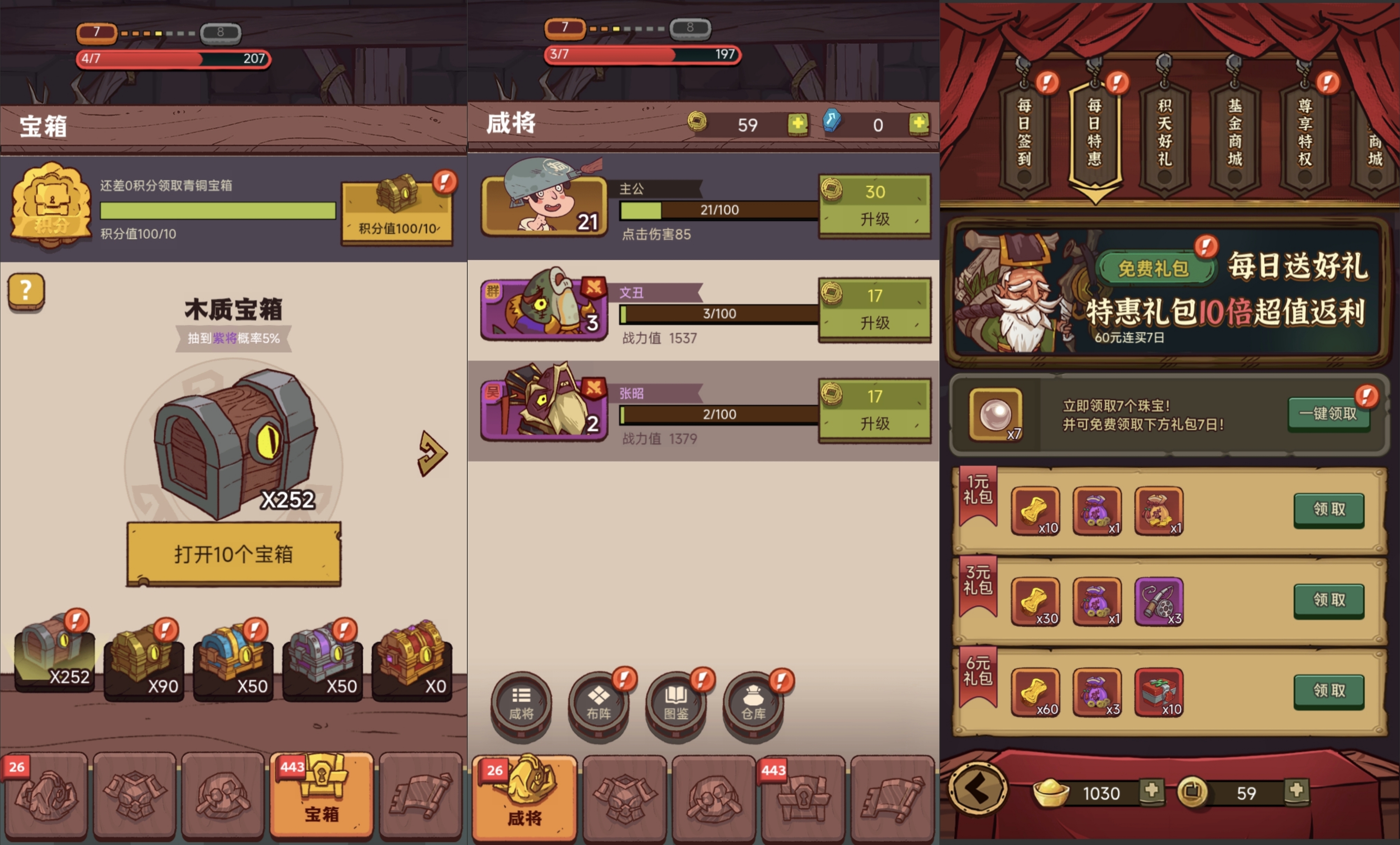The image size is (1400, 845).
Task: Open the 图鉴 codex
Action: [676, 704]
